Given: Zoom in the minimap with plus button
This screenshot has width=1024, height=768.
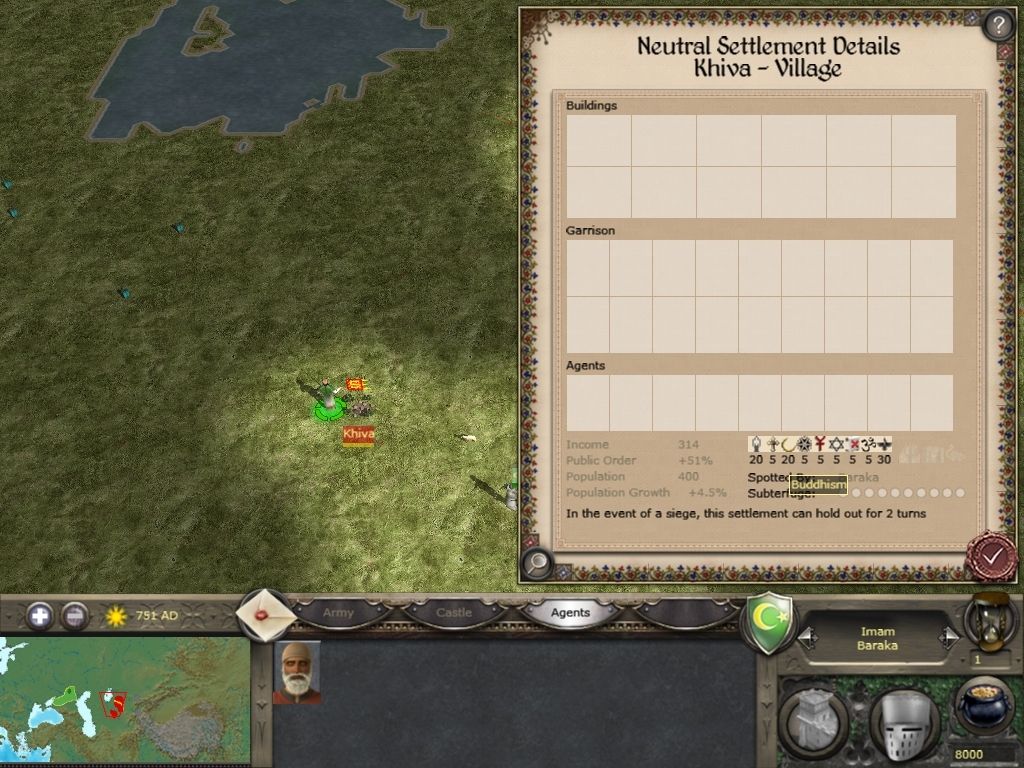Looking at the screenshot, I should pos(40,616).
